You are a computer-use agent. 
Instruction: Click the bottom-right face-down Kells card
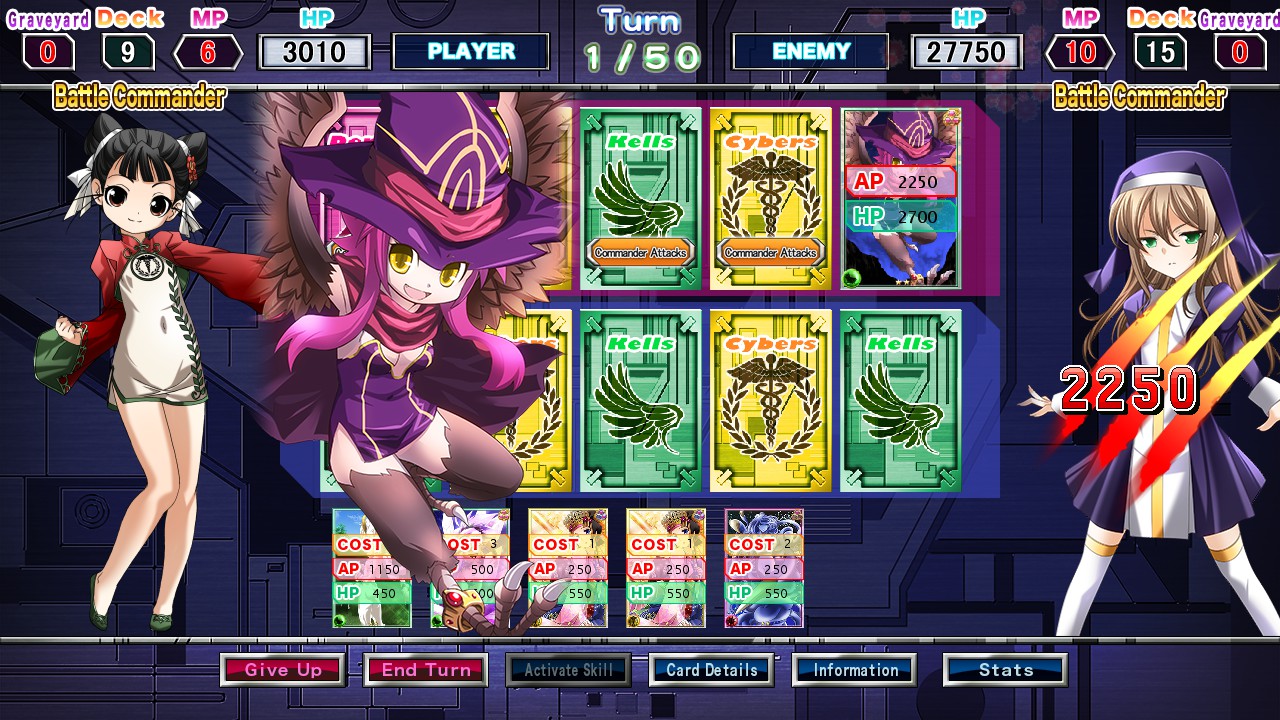[900, 400]
